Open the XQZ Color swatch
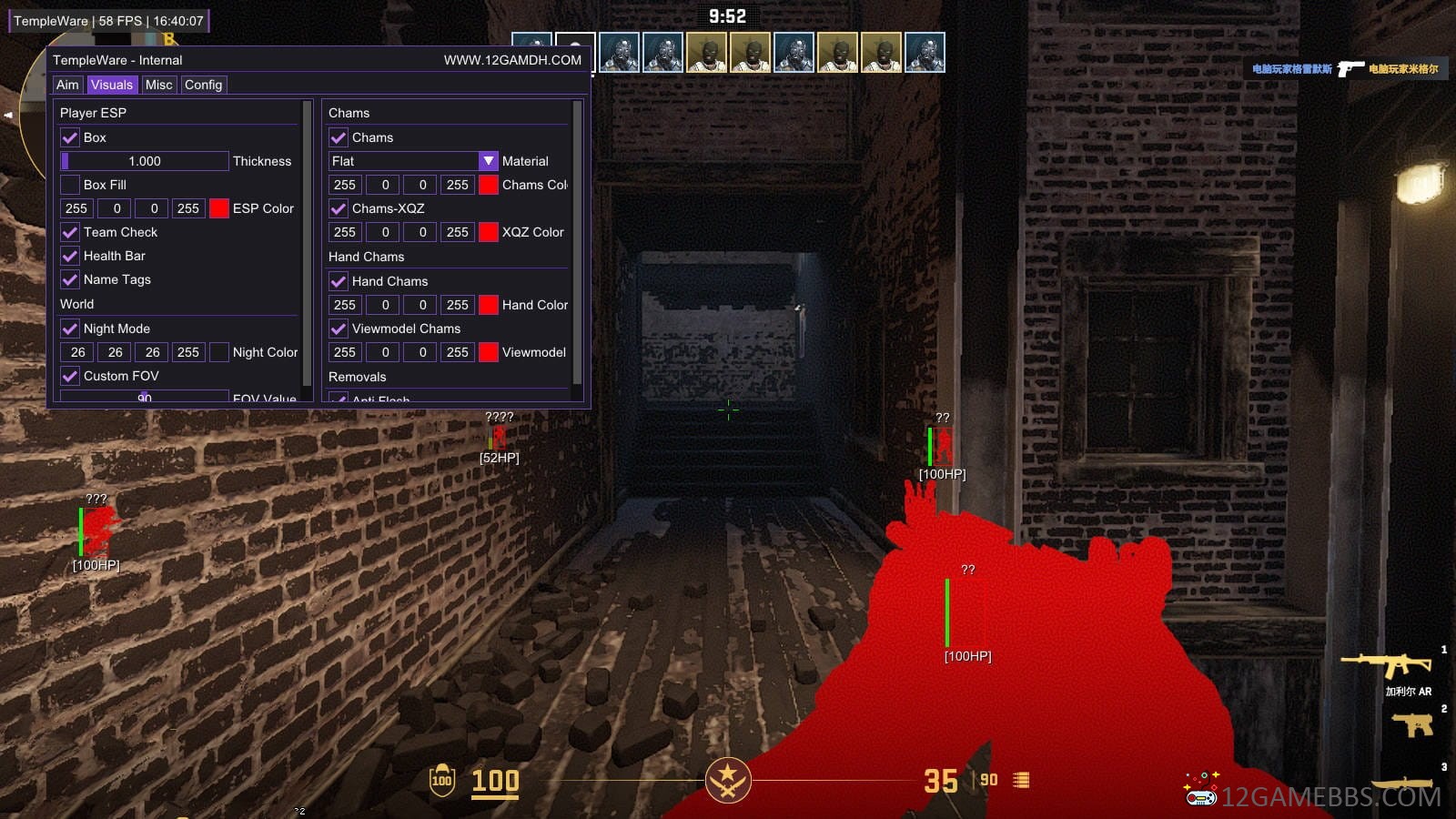The height and width of the screenshot is (819, 1456). [489, 232]
